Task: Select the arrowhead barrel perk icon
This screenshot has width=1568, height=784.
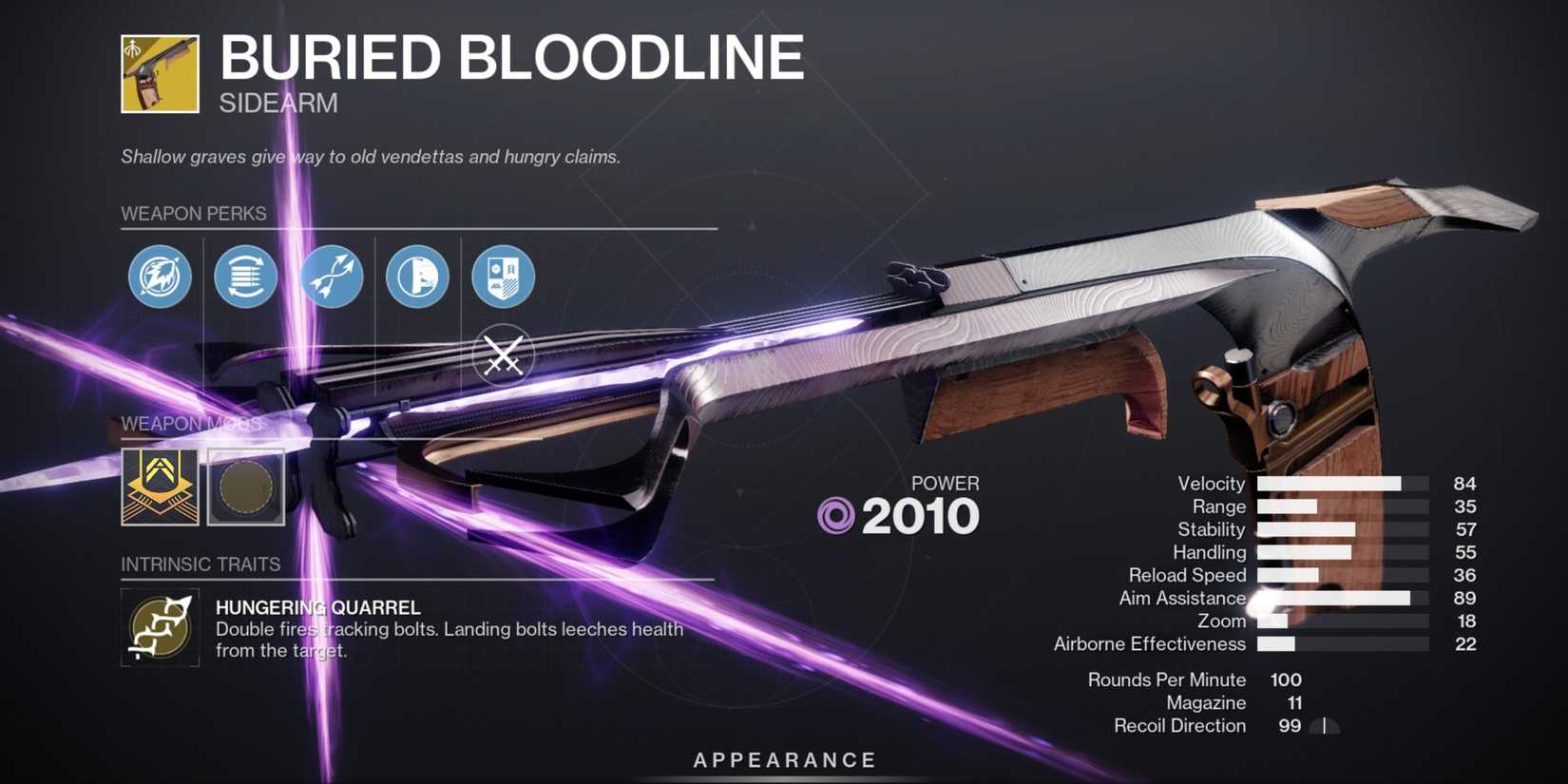Action: (160, 277)
